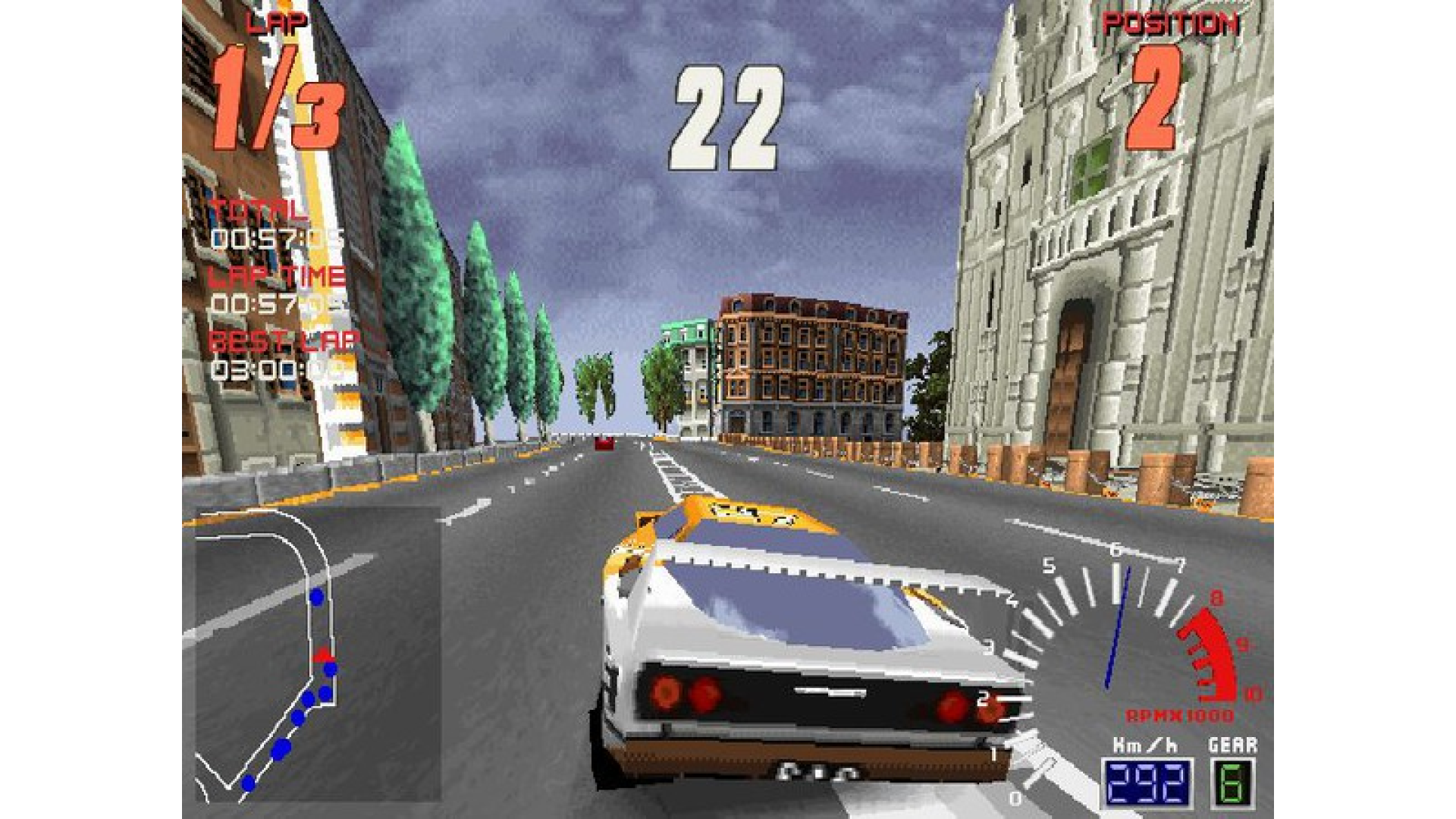Click the tachometer needle
Screen dimensions: 1456x819
[1119, 629]
